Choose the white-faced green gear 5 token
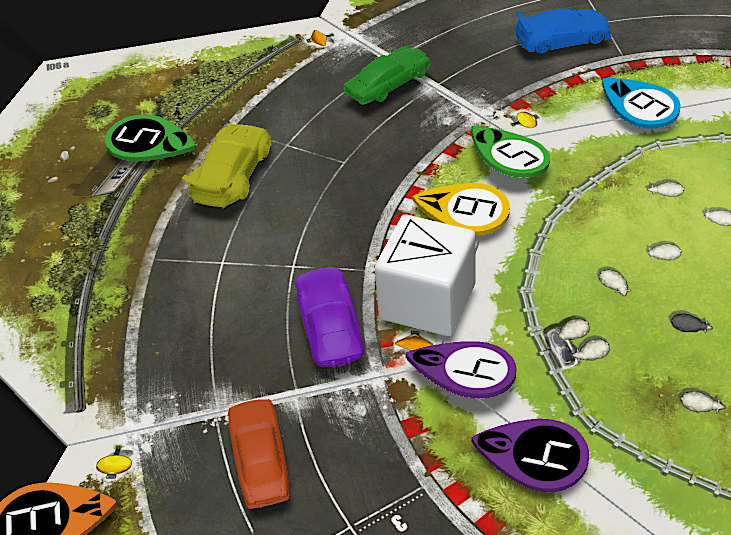 (513, 151)
